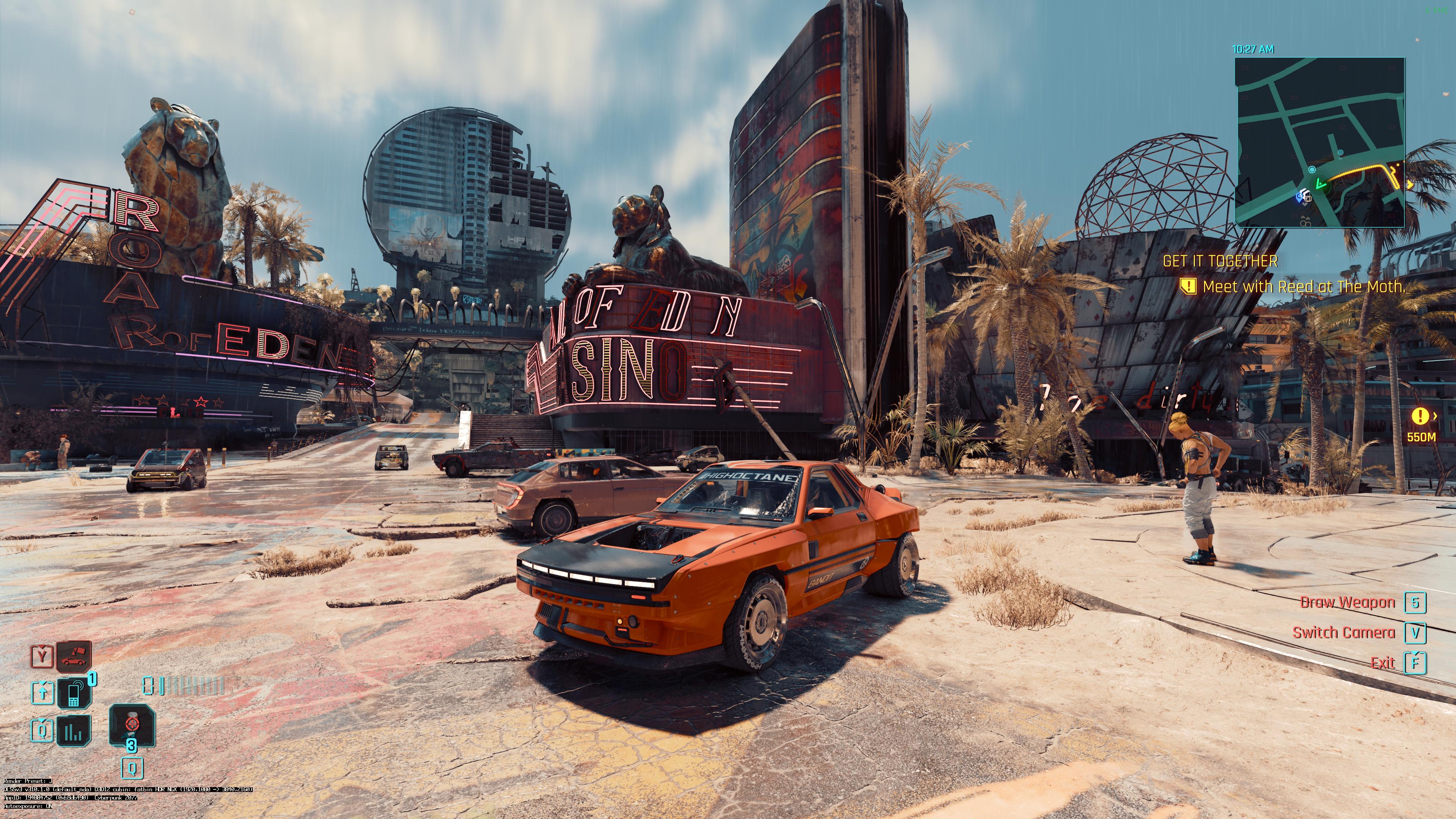Viewport: 1456px width, 819px height.
Task: Open the phone icon with notification badge
Action: [74, 692]
